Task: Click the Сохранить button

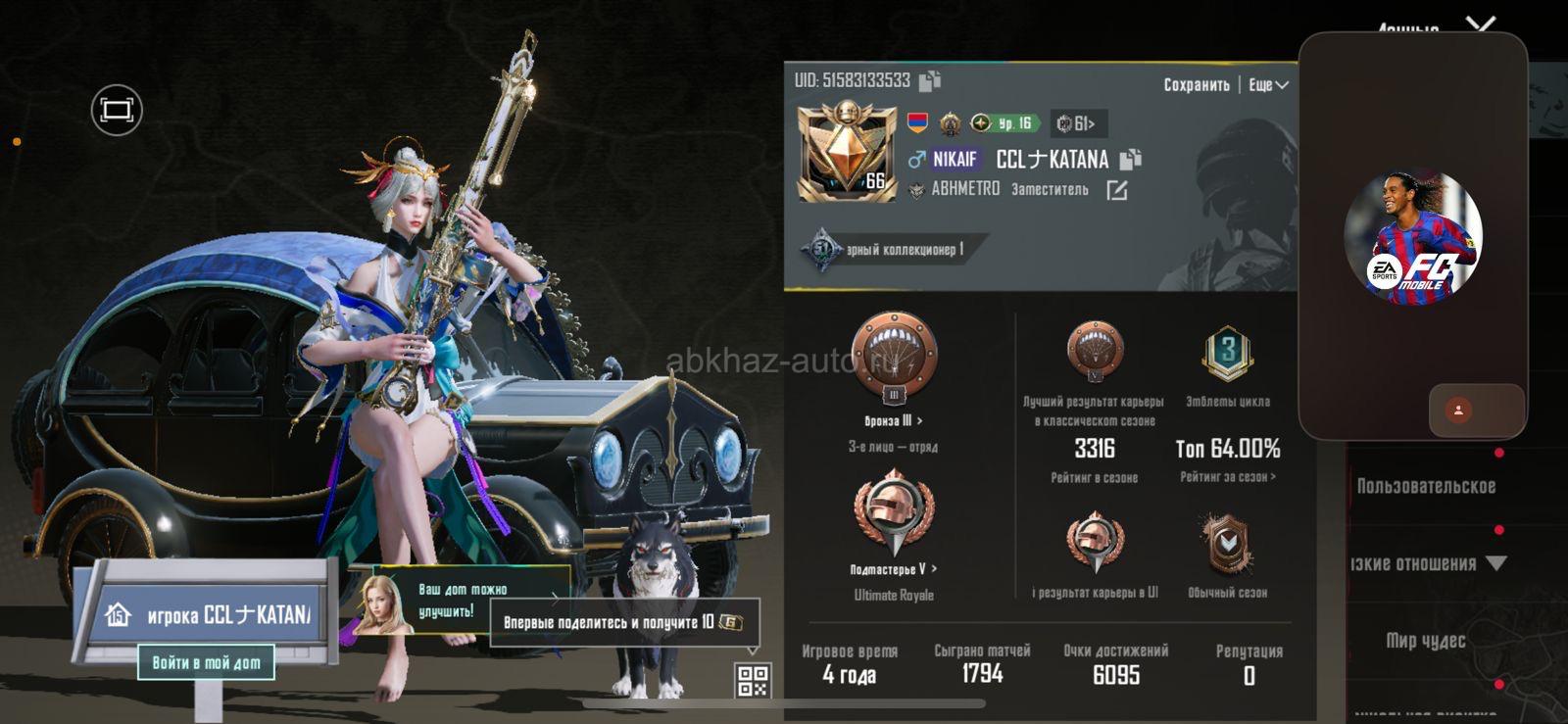Action: pyautogui.click(x=1196, y=85)
